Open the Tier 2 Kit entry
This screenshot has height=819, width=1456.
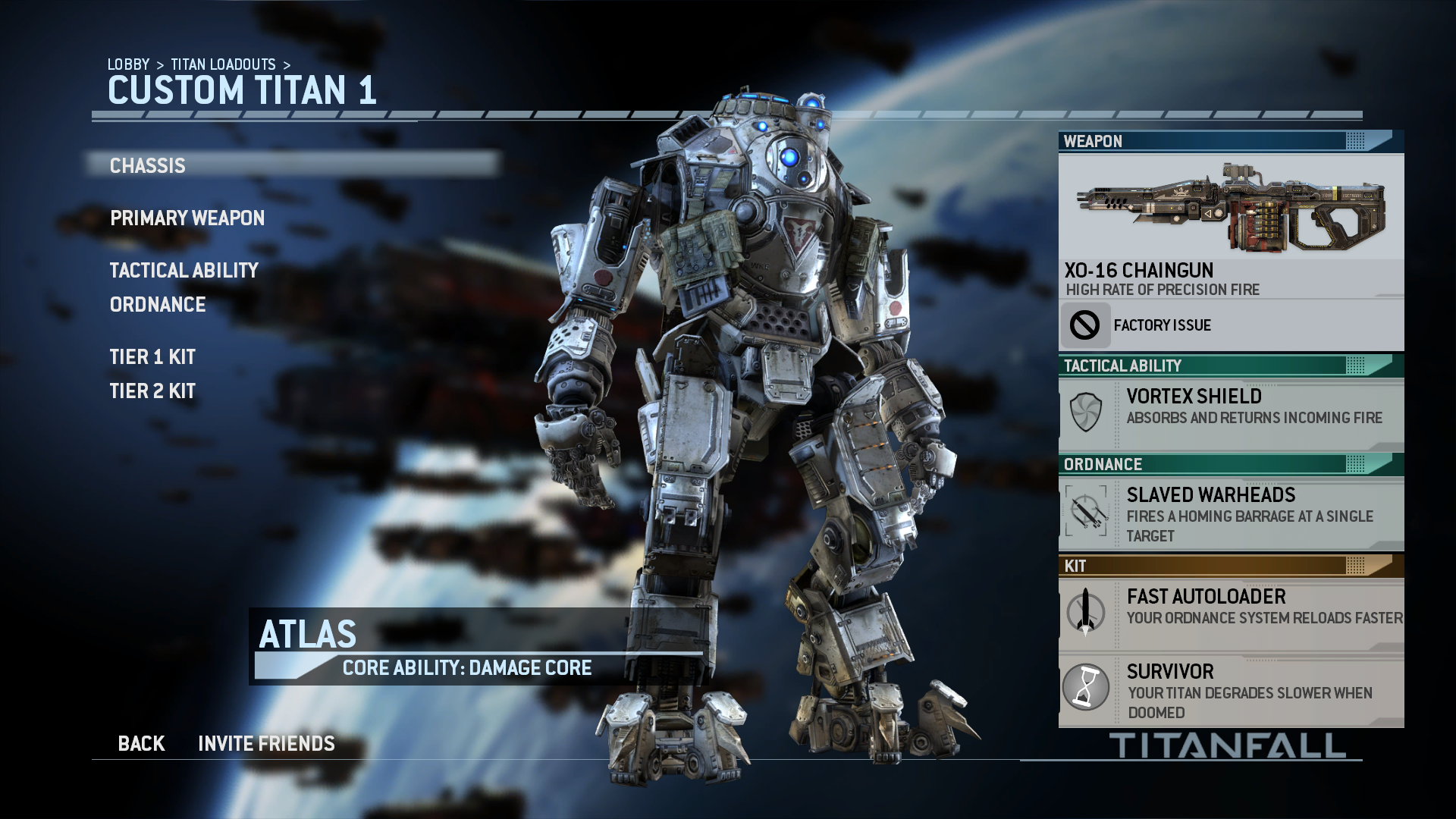[x=152, y=391]
